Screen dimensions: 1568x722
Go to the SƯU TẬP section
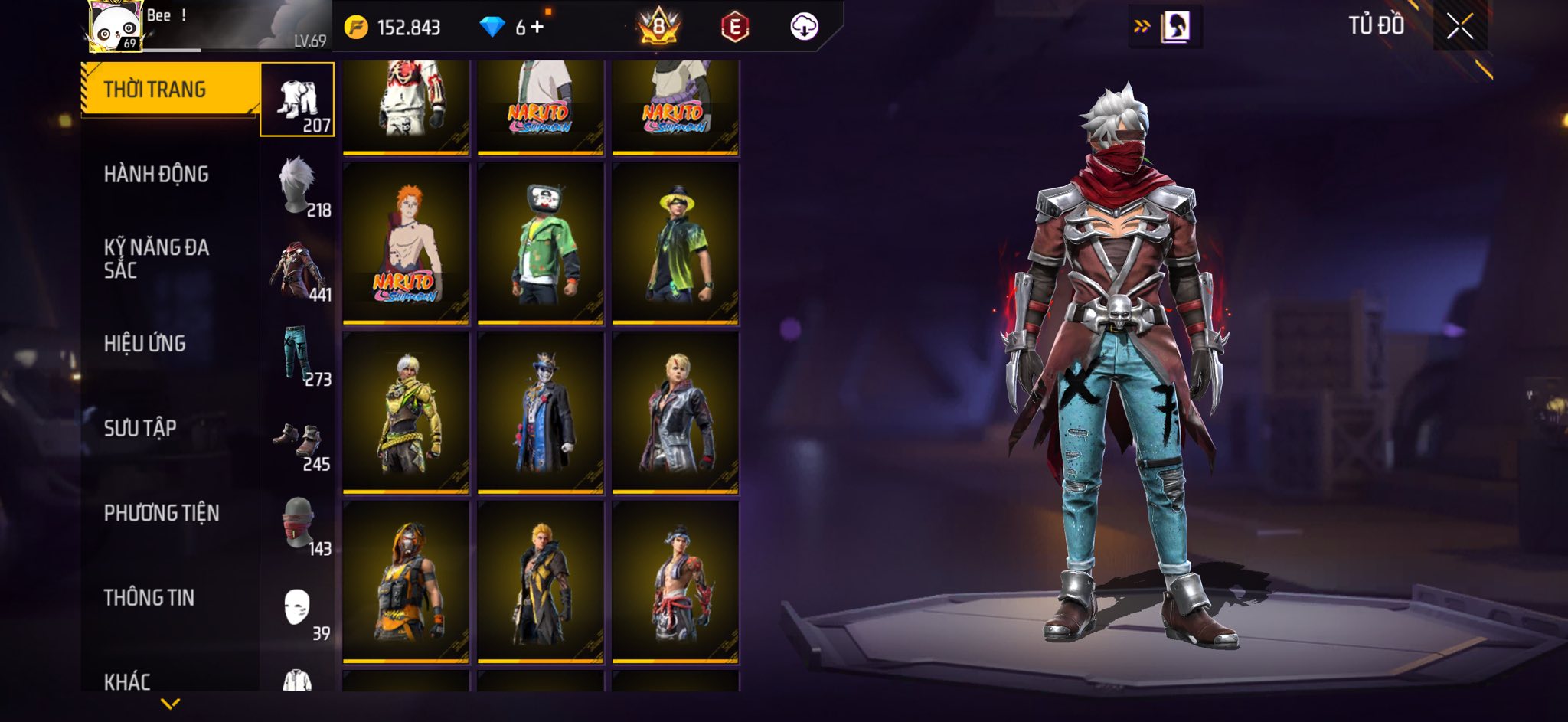coord(140,428)
